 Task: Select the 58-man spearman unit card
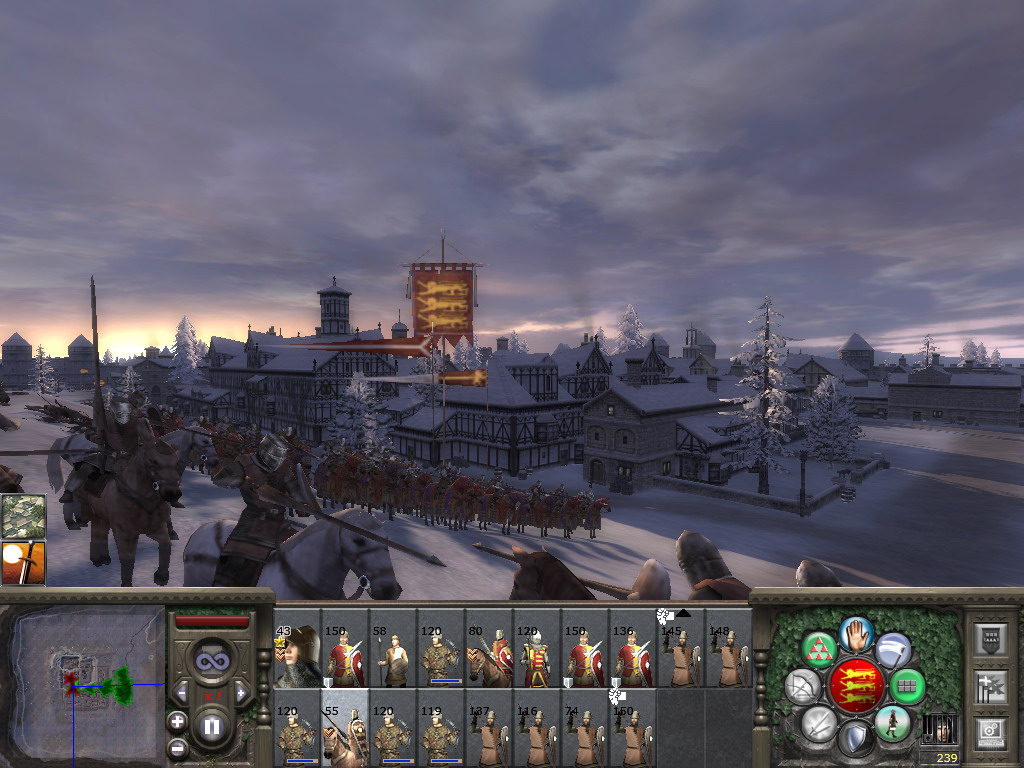[392, 657]
